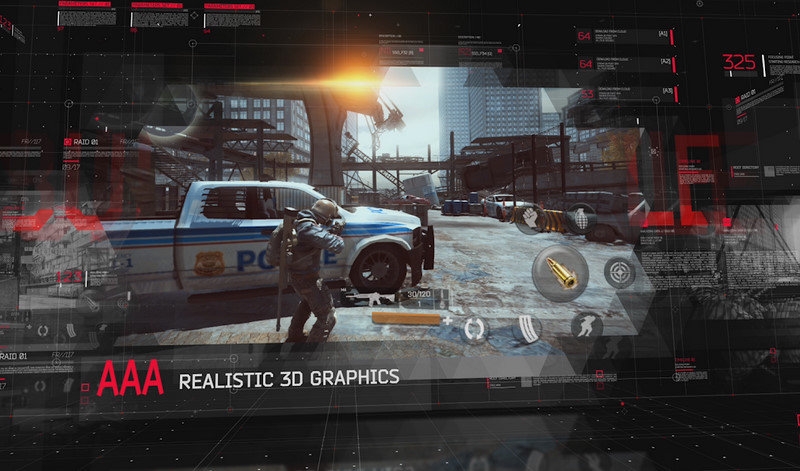The height and width of the screenshot is (471, 800).
Task: Swap weapons with the circular arrows button
Action: (x=473, y=329)
